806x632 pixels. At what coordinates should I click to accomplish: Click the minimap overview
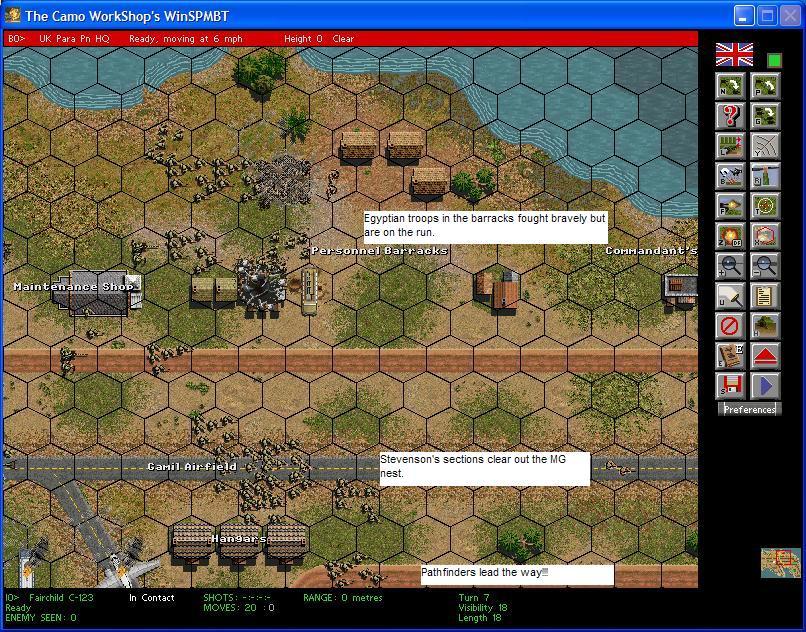pos(780,562)
